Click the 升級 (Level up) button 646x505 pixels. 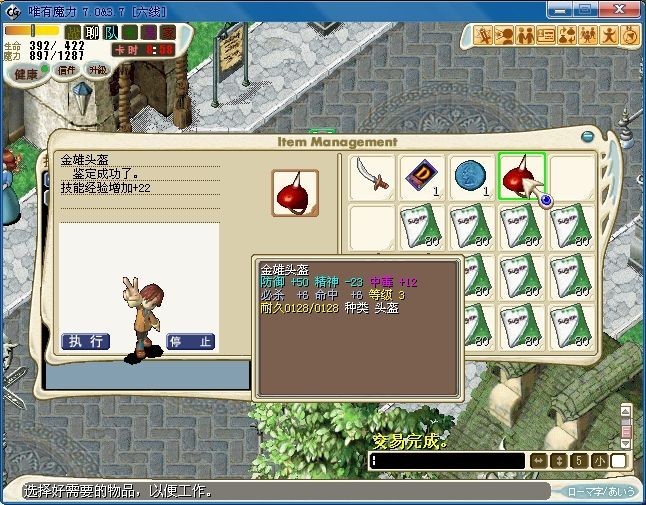coord(98,70)
